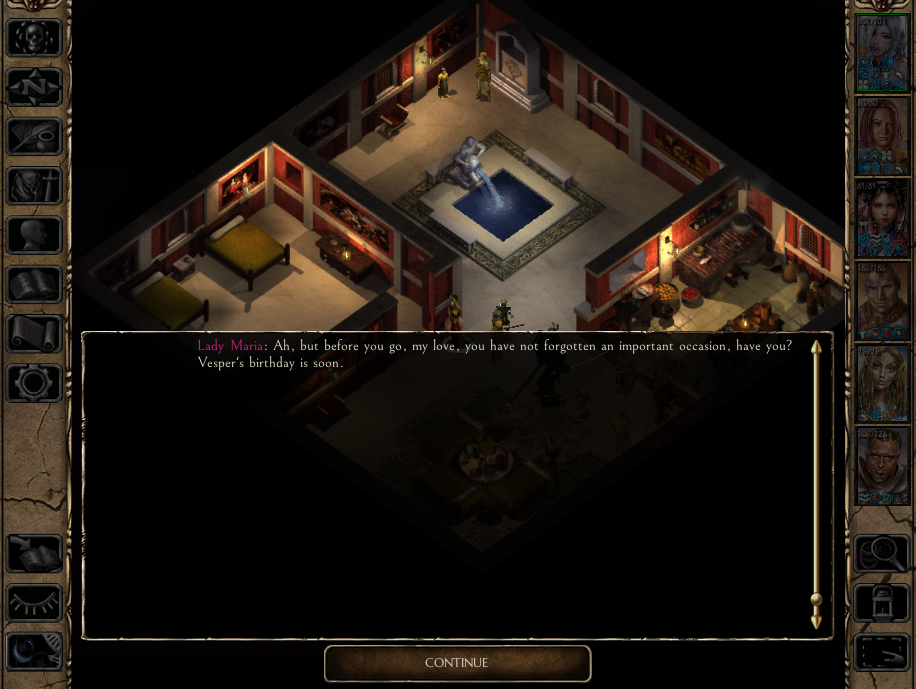Image resolution: width=916 pixels, height=689 pixels.
Task: Click the dialogue box scrollbar down arrow
Action: 816,622
